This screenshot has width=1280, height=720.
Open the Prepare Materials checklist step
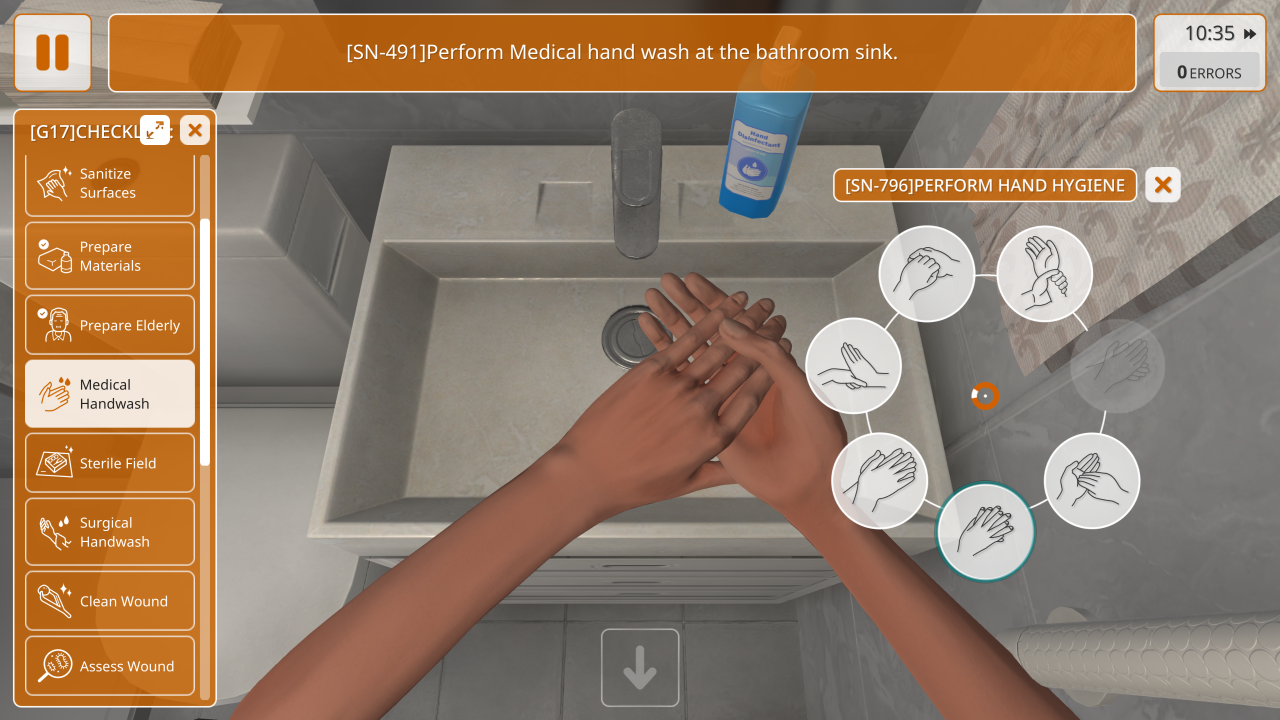click(110, 256)
